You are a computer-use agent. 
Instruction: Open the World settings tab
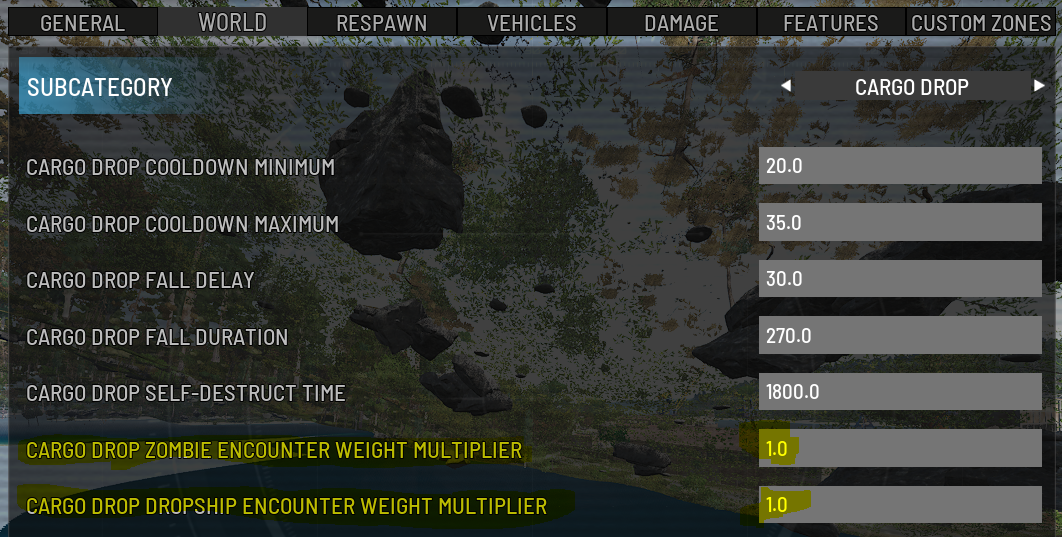(232, 22)
